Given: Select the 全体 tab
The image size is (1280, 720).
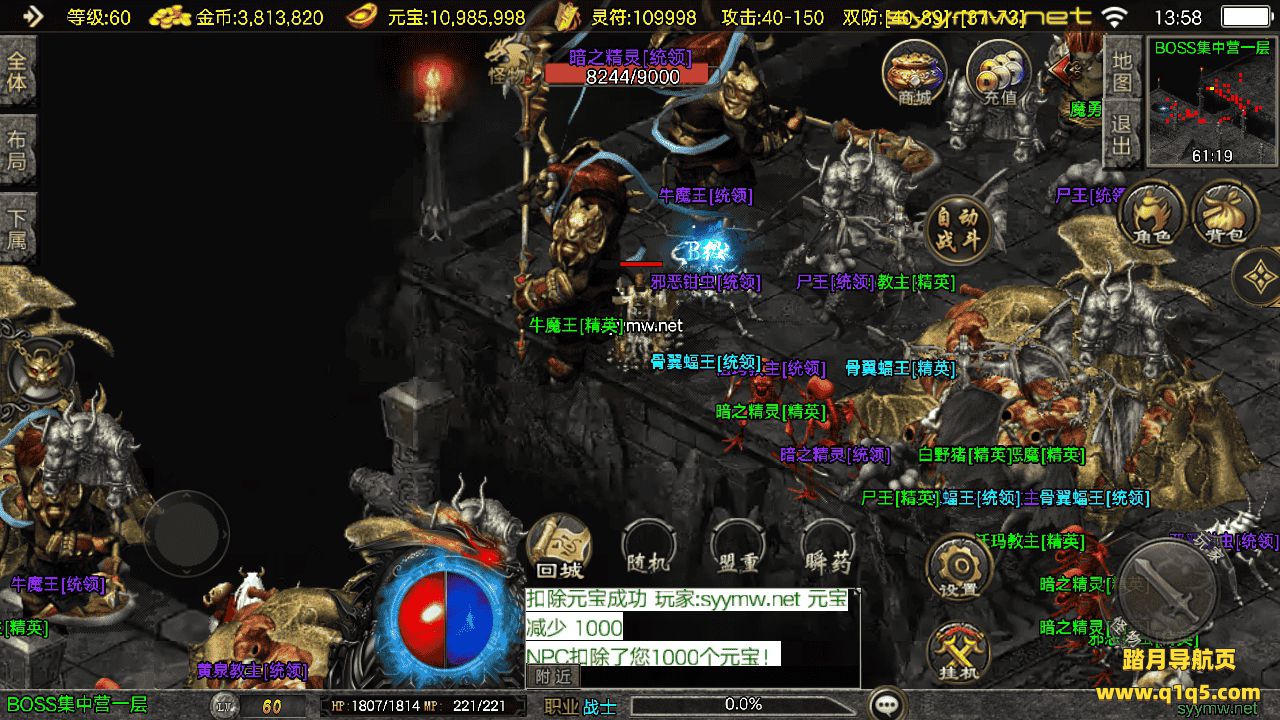Looking at the screenshot, I should pyautogui.click(x=18, y=70).
